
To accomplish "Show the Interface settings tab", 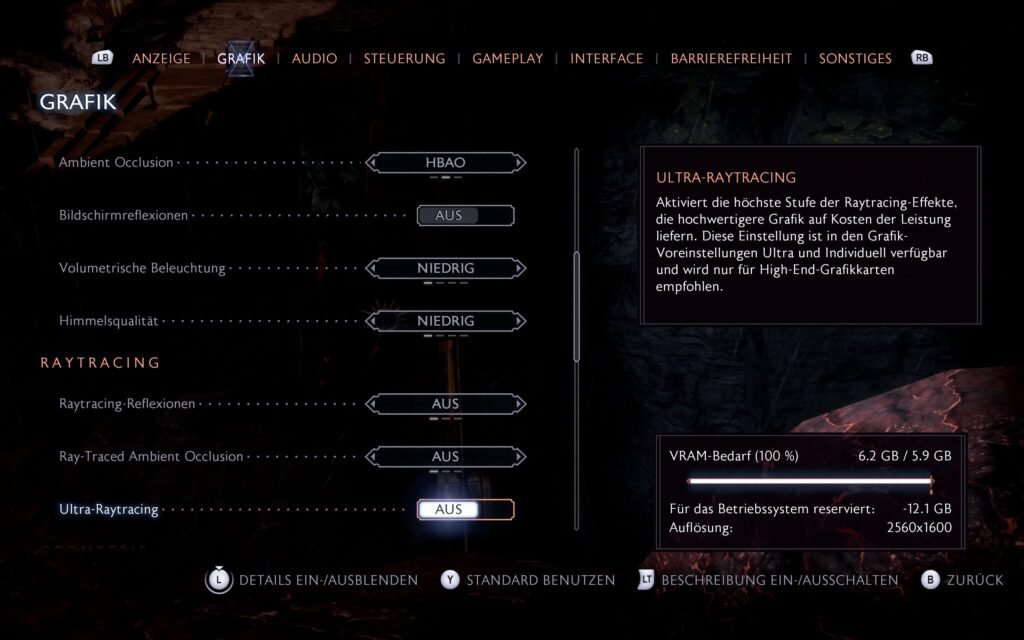I will (606, 58).
